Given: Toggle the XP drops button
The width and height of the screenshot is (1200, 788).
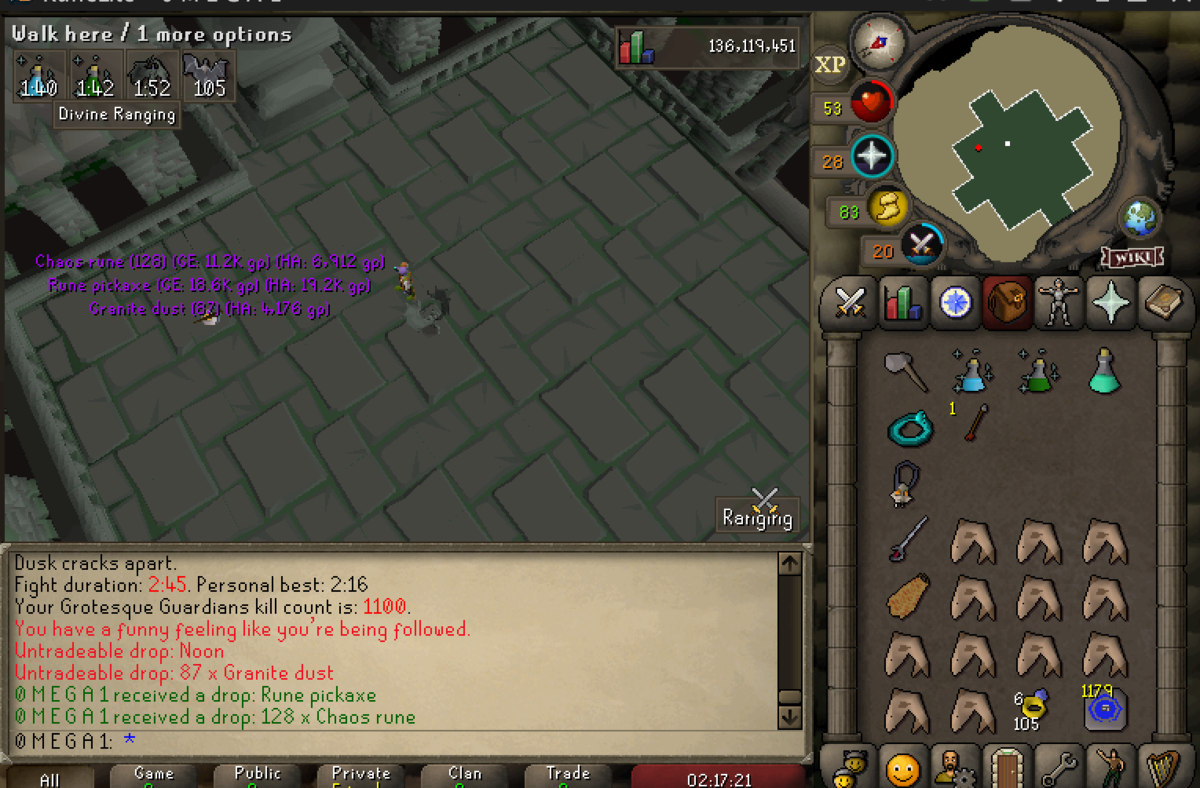Looking at the screenshot, I should click(830, 65).
